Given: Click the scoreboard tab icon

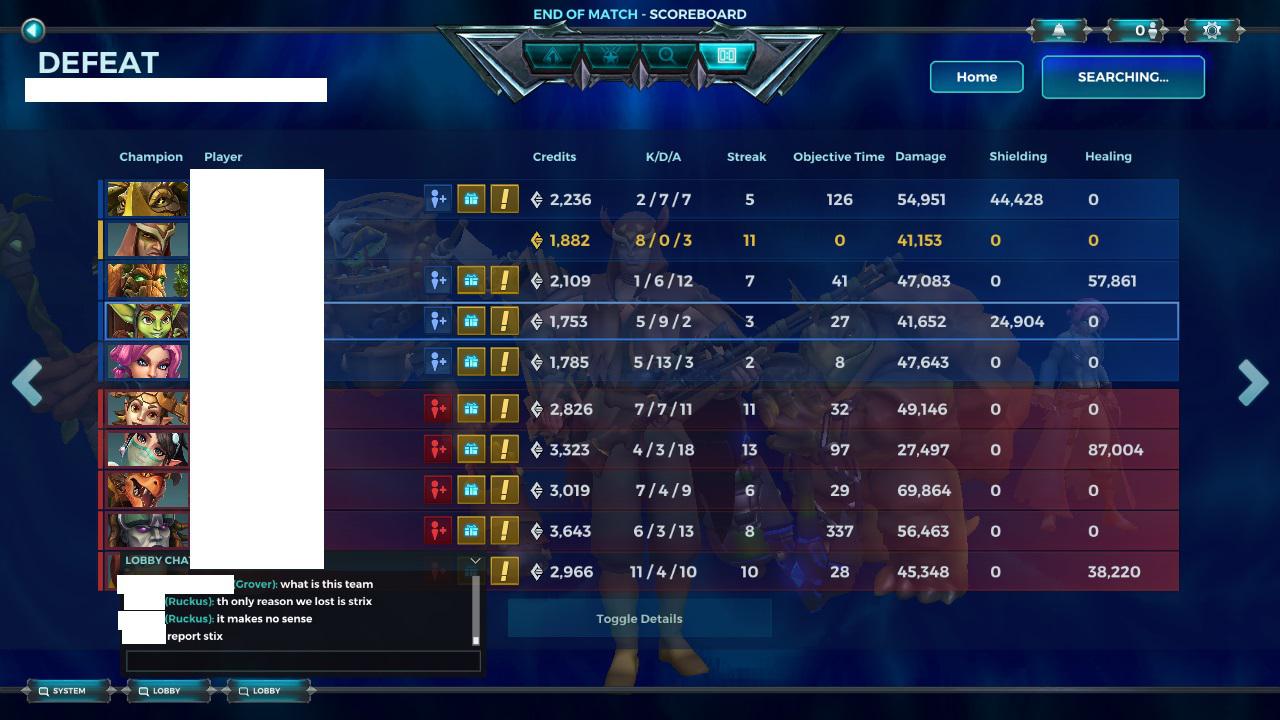Looking at the screenshot, I should [726, 57].
